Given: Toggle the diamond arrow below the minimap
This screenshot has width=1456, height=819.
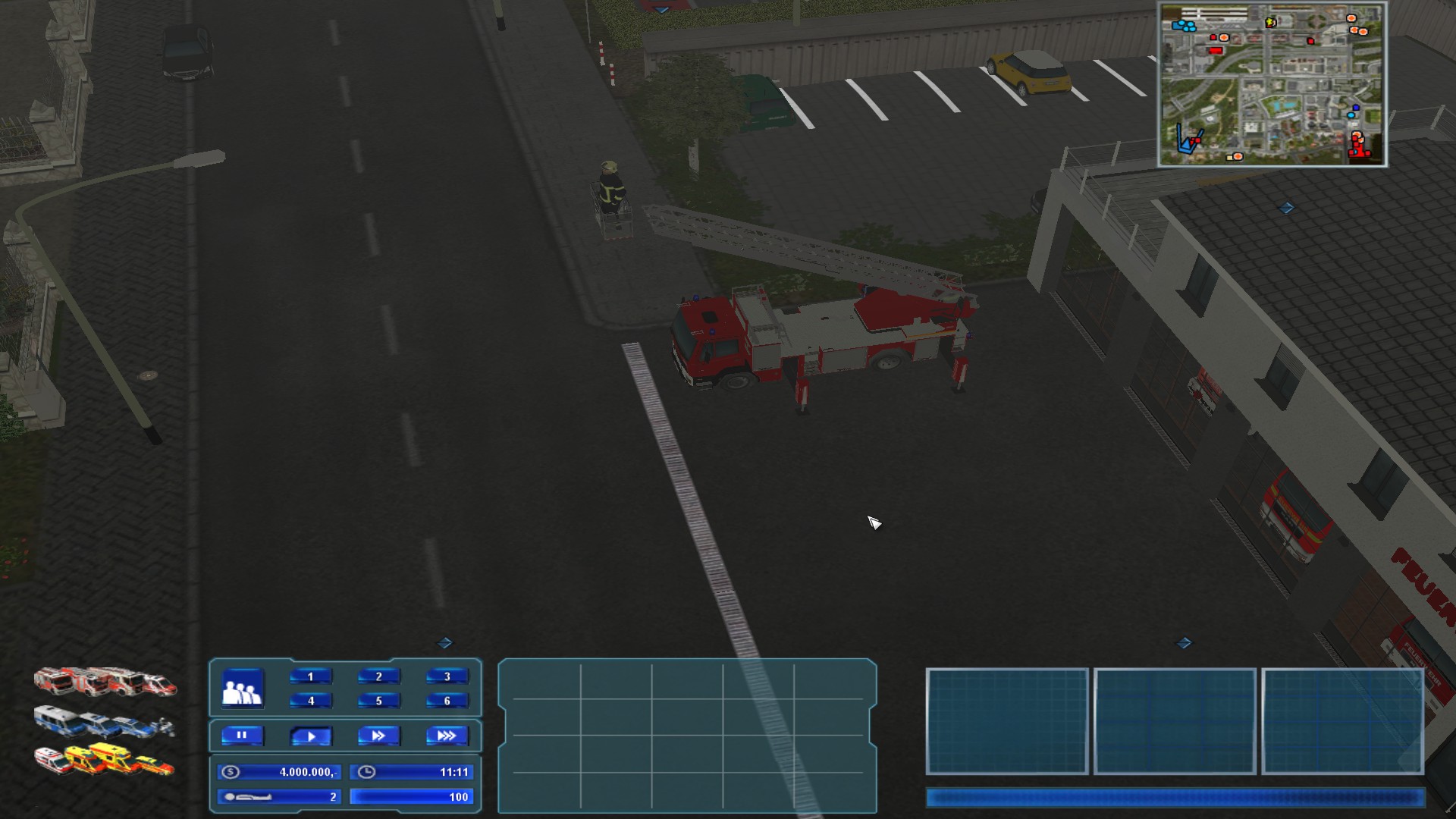Looking at the screenshot, I should pyautogui.click(x=1286, y=208).
